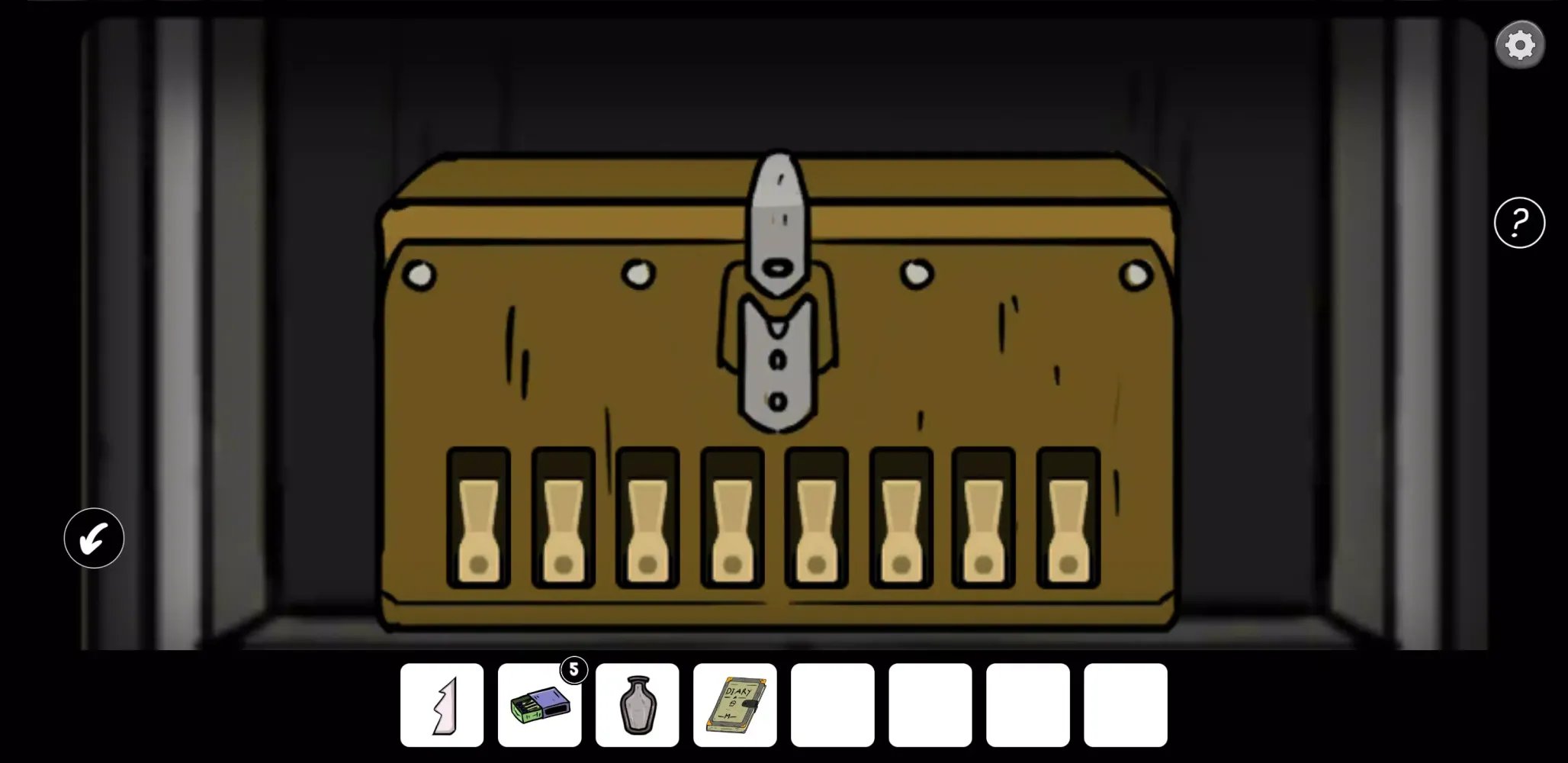The width and height of the screenshot is (1568, 763).
Task: Pick the torn paper piece in inventory
Action: coord(442,703)
